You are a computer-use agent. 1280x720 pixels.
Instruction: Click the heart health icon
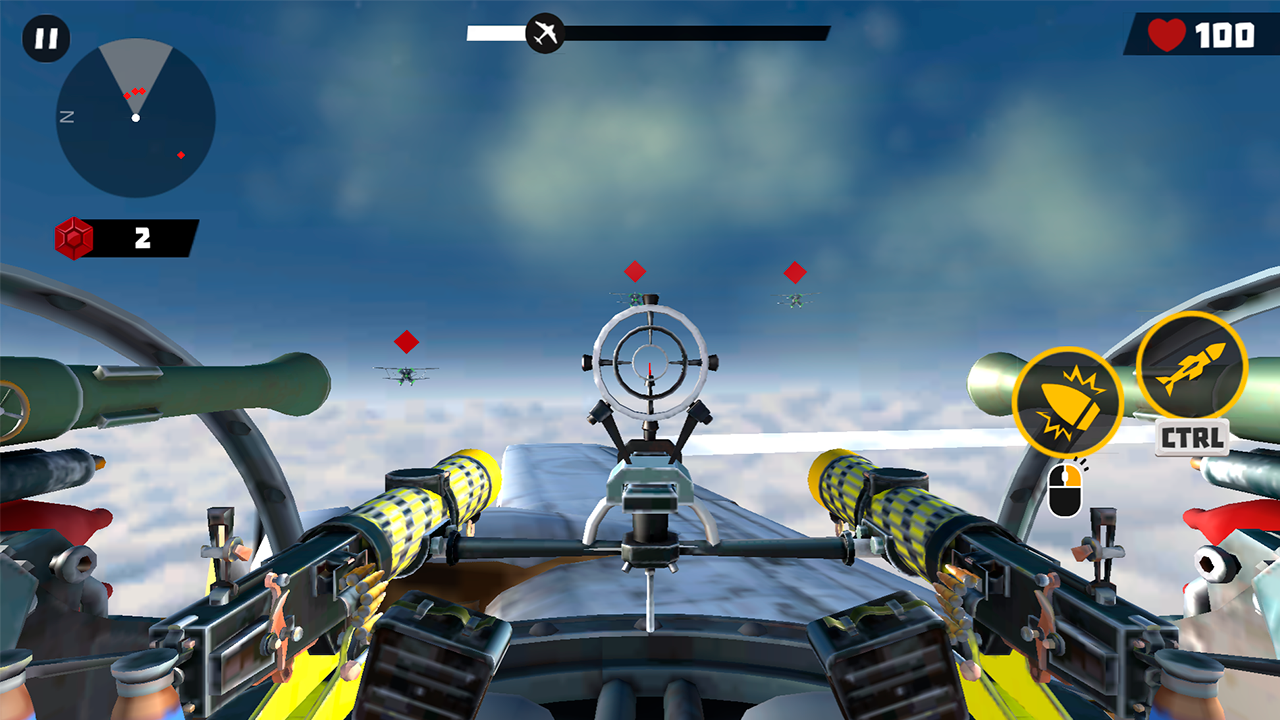pos(1165,33)
